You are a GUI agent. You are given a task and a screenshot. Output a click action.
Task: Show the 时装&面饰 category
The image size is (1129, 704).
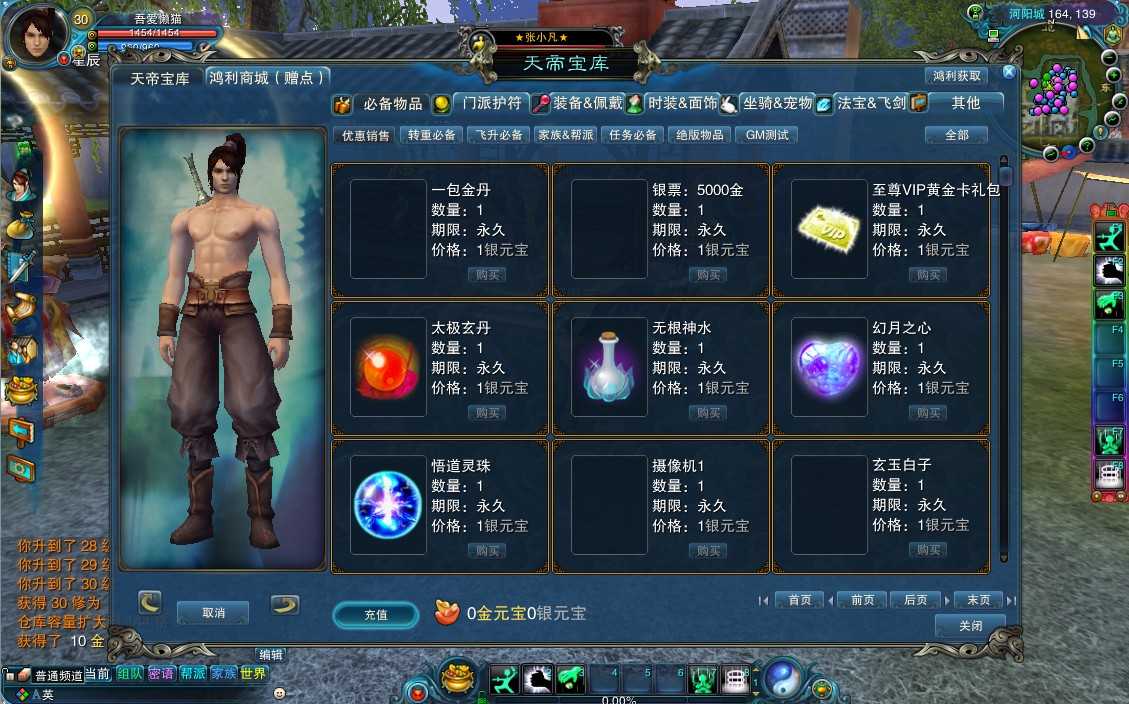tap(682, 103)
